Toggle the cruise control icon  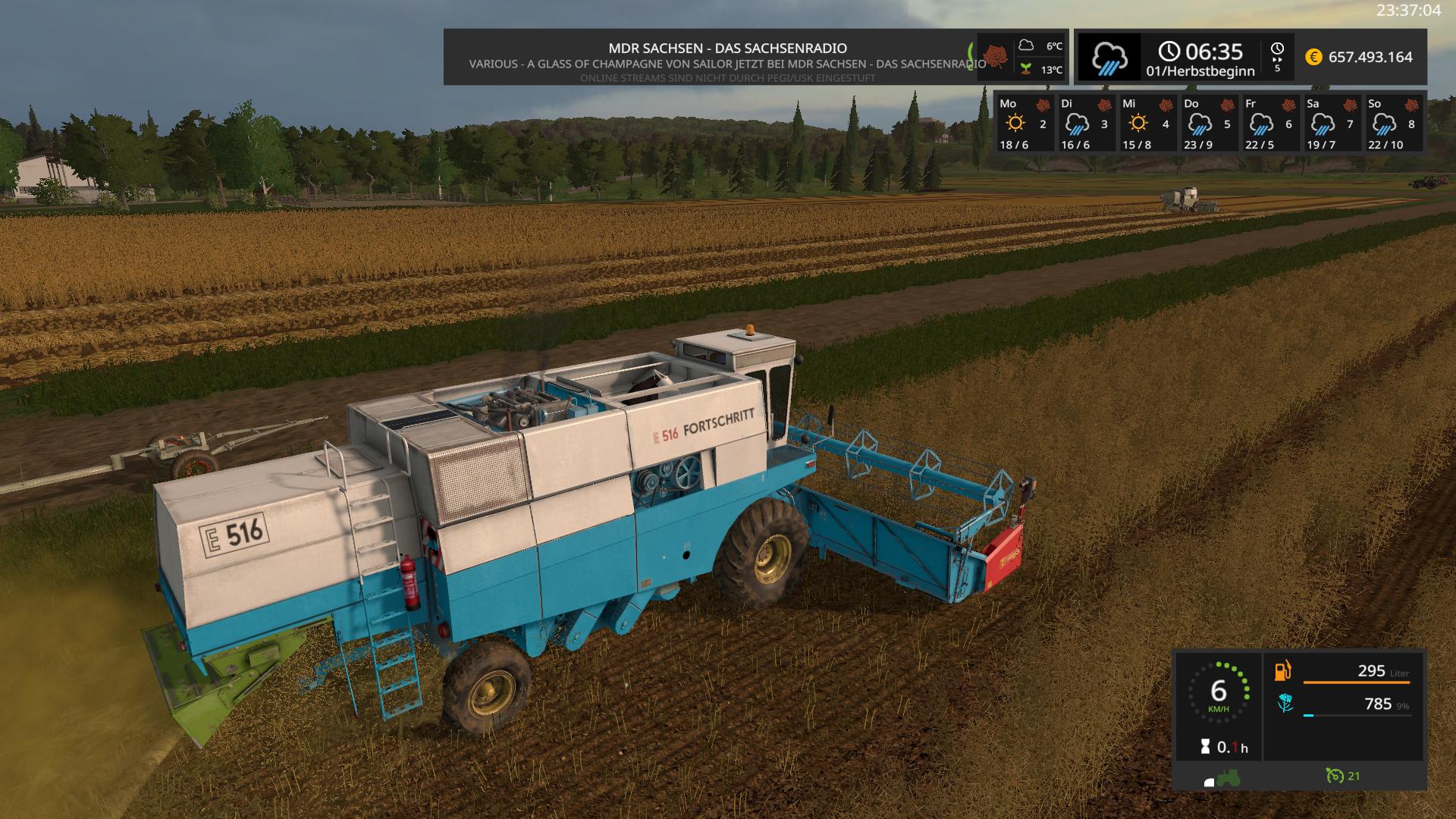1335,776
